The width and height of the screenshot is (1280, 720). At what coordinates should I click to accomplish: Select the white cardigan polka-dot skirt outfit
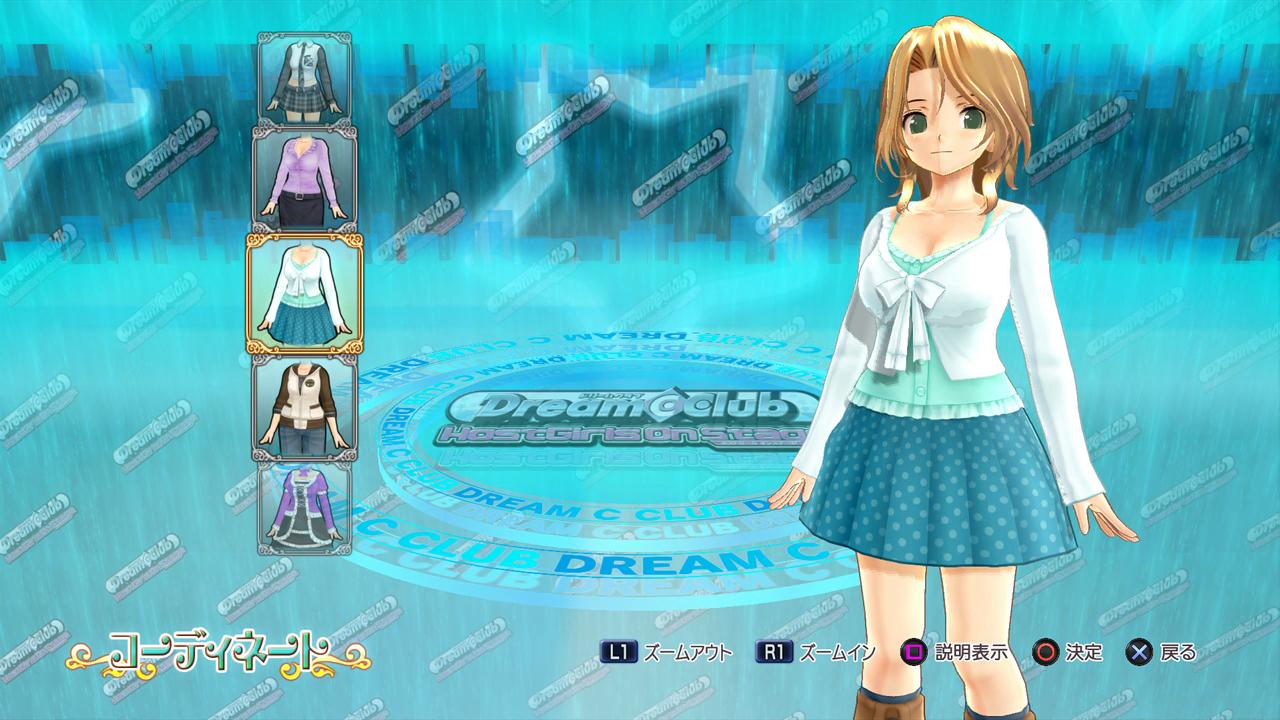point(304,294)
